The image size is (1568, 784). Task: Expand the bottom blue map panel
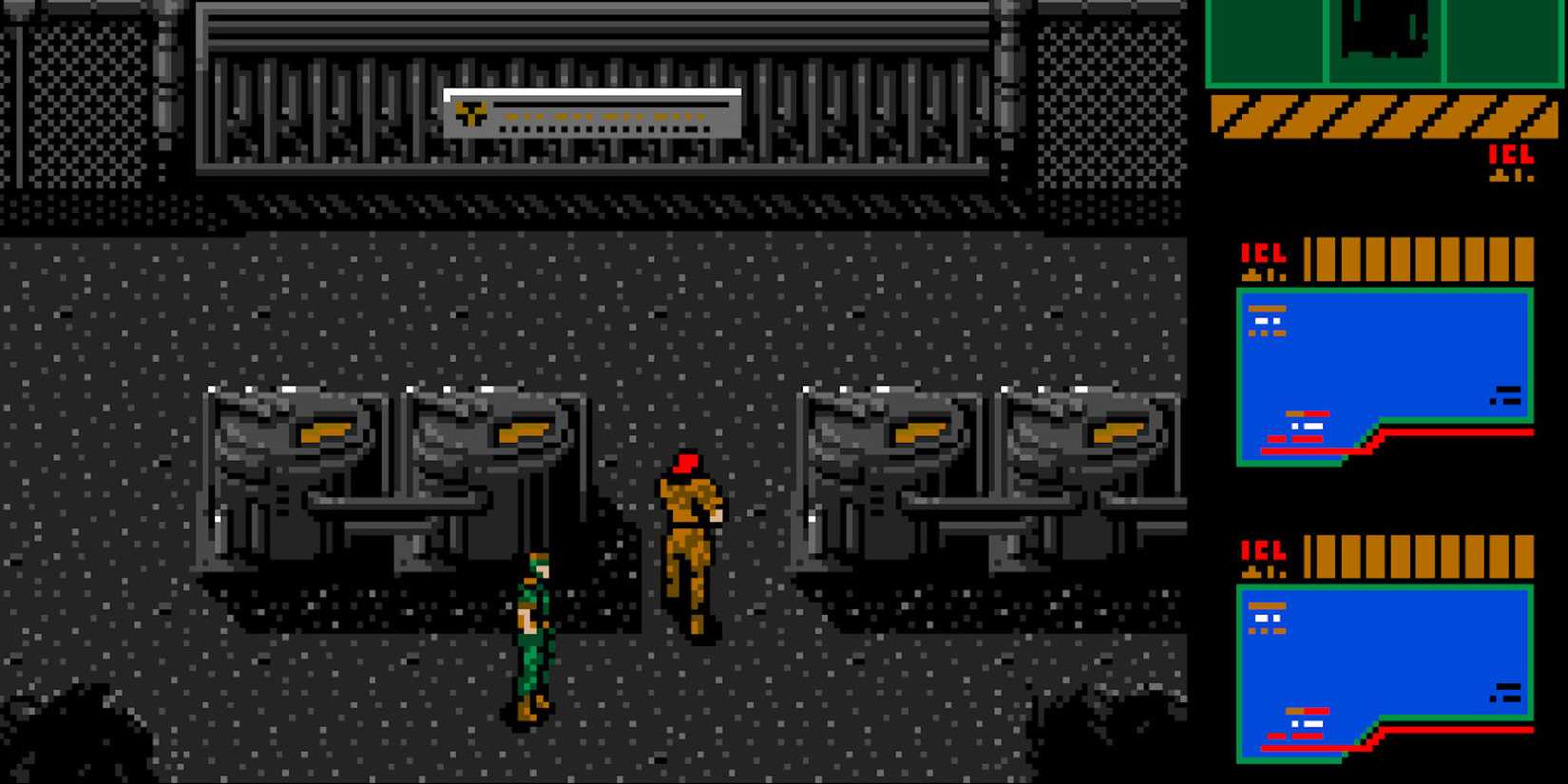tap(1383, 665)
